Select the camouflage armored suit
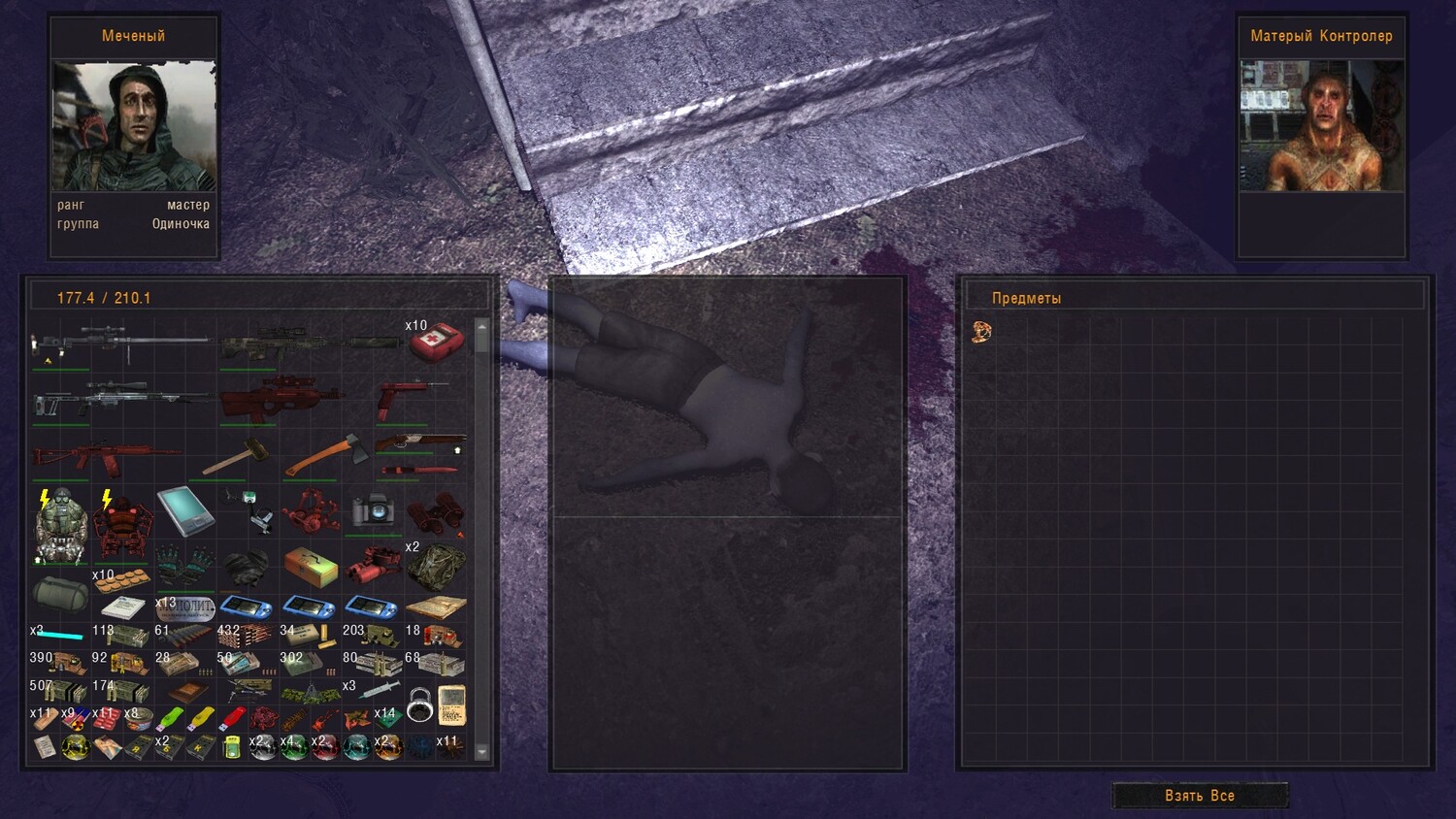Screen dimensions: 1456x819 [x=60, y=526]
